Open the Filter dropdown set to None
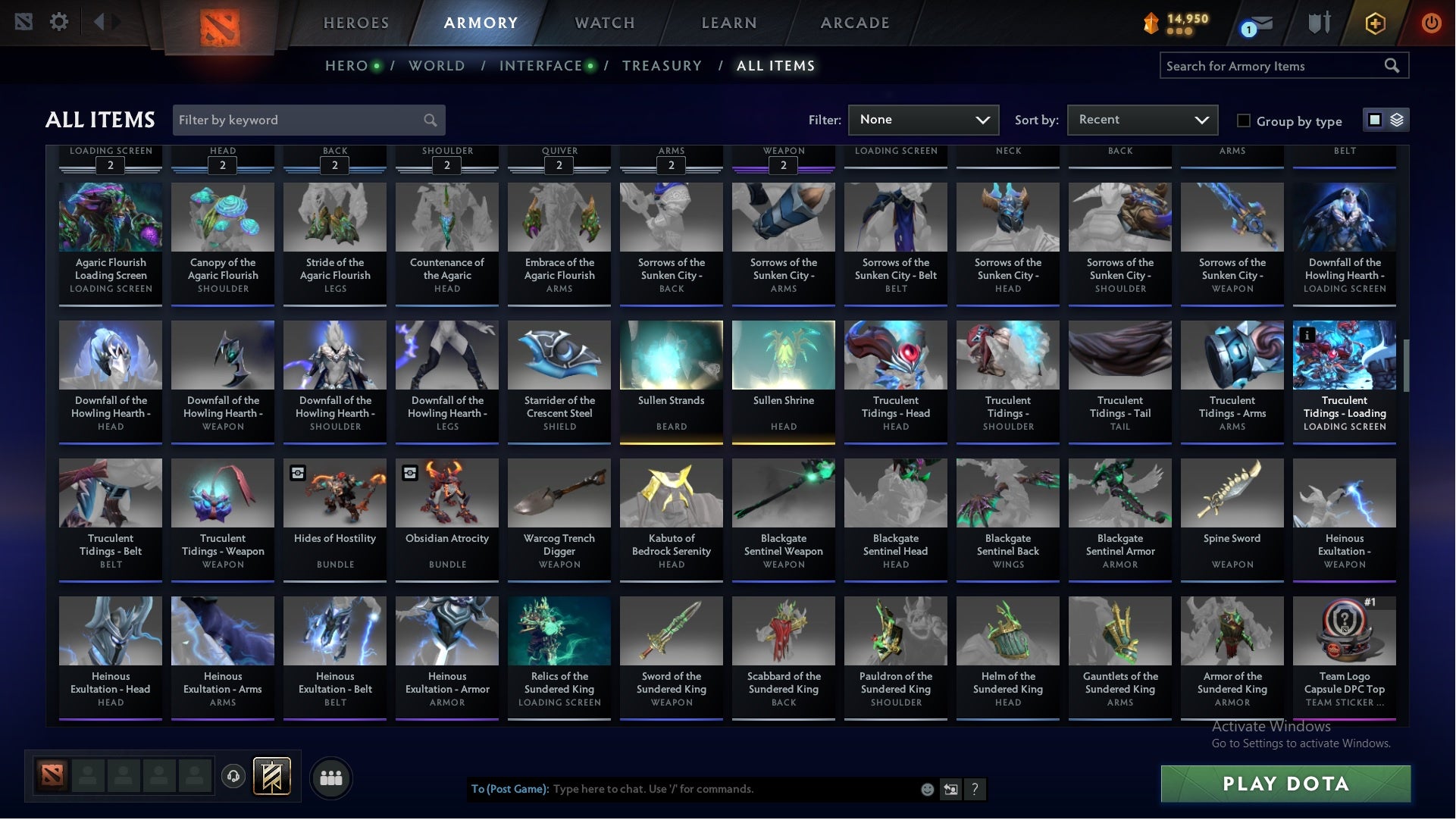 [x=923, y=120]
